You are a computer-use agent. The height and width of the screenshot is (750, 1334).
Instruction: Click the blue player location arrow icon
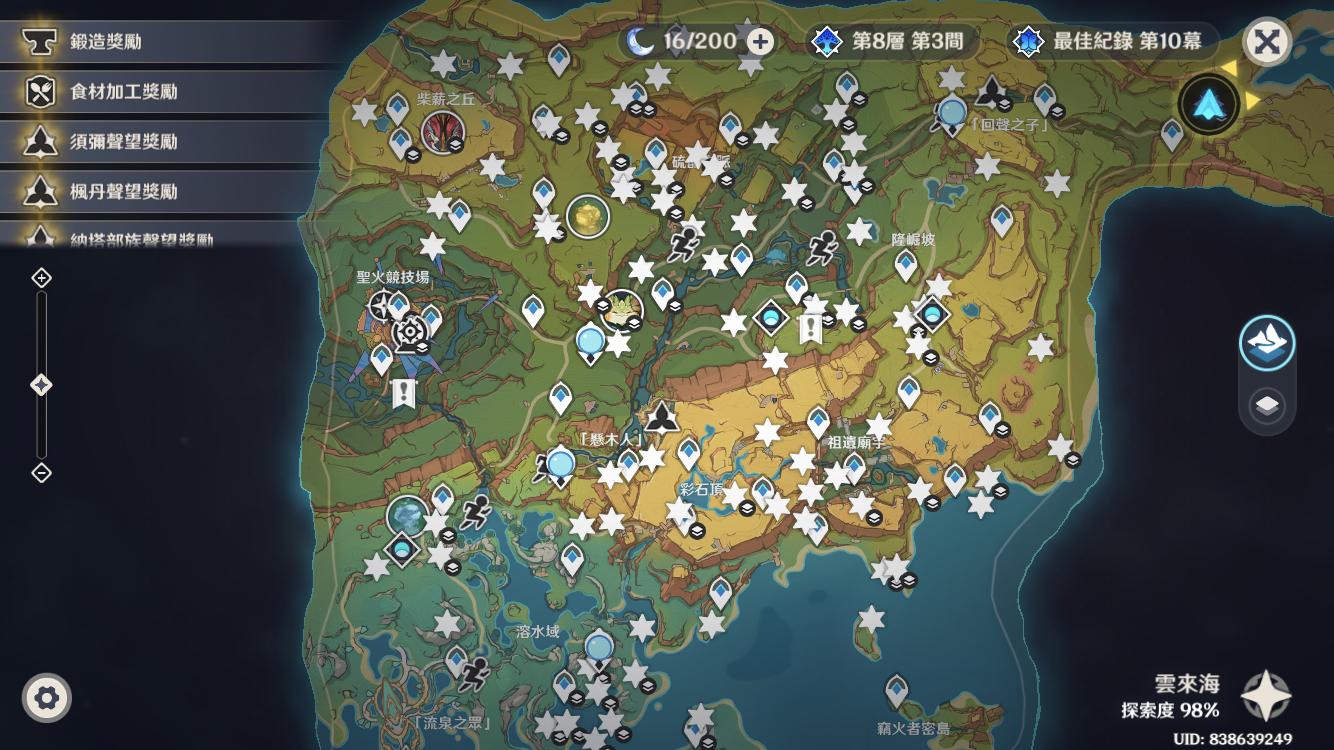[1208, 101]
